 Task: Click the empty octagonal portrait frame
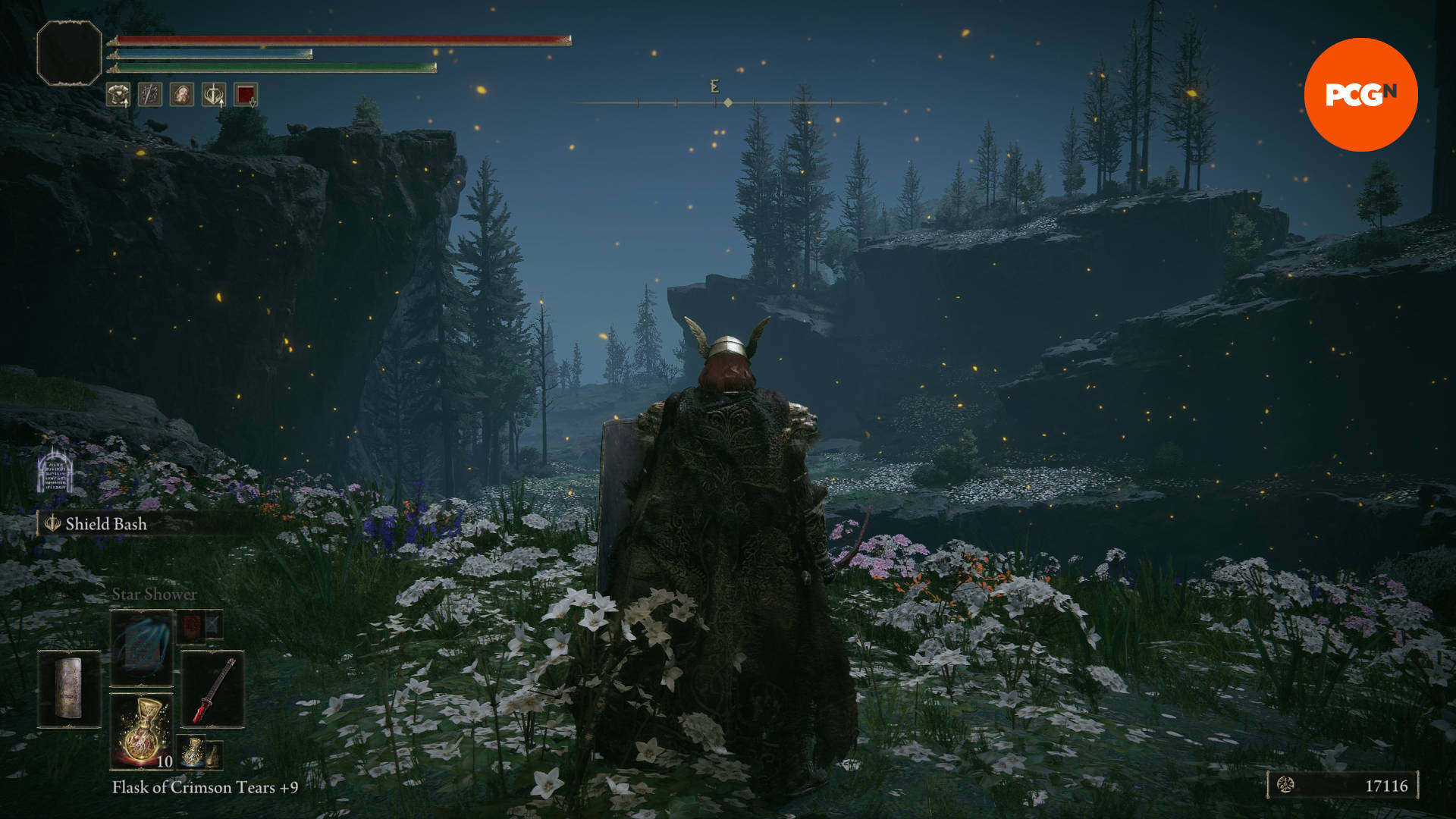coord(69,53)
